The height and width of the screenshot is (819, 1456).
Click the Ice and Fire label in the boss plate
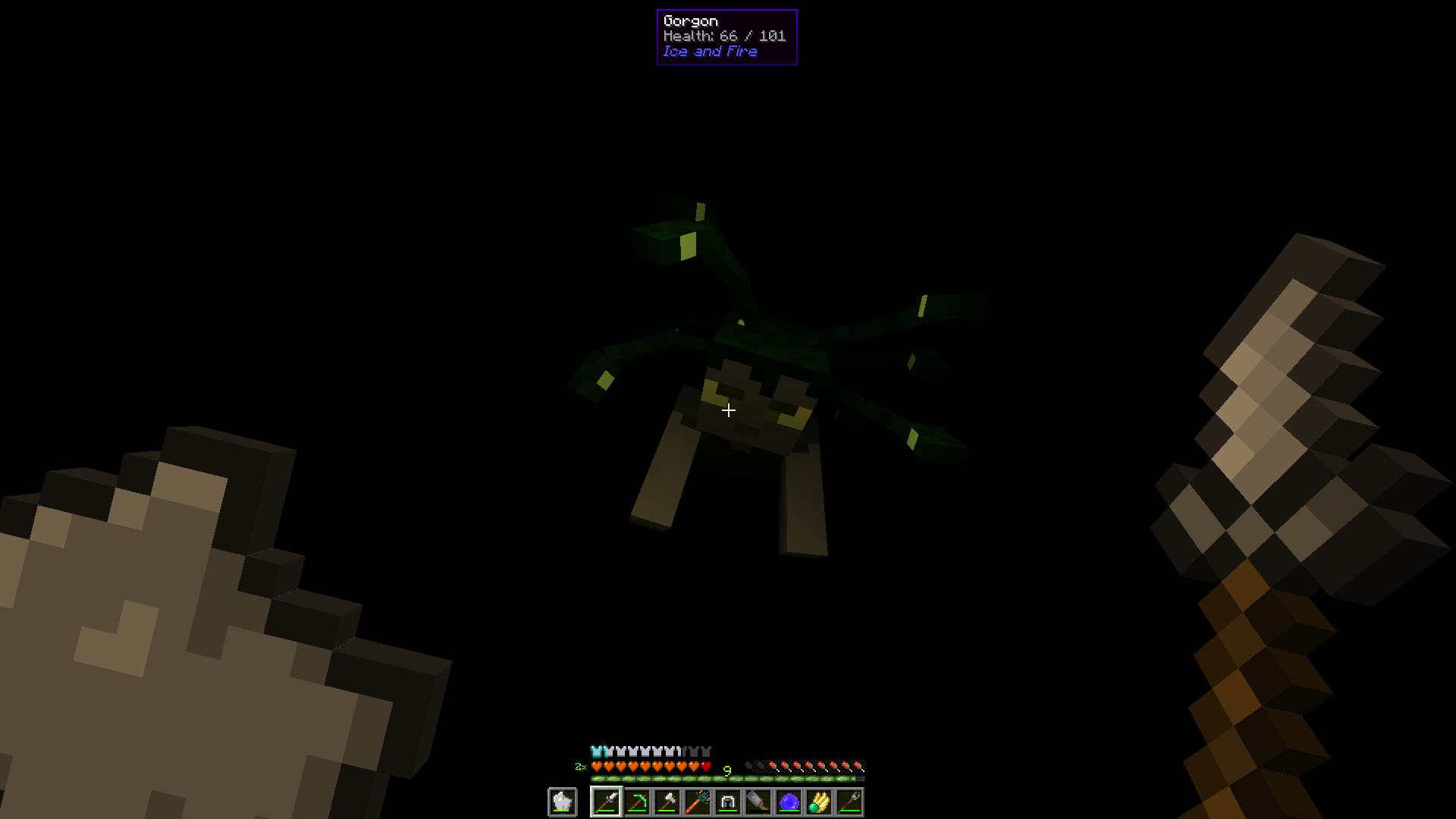[710, 51]
